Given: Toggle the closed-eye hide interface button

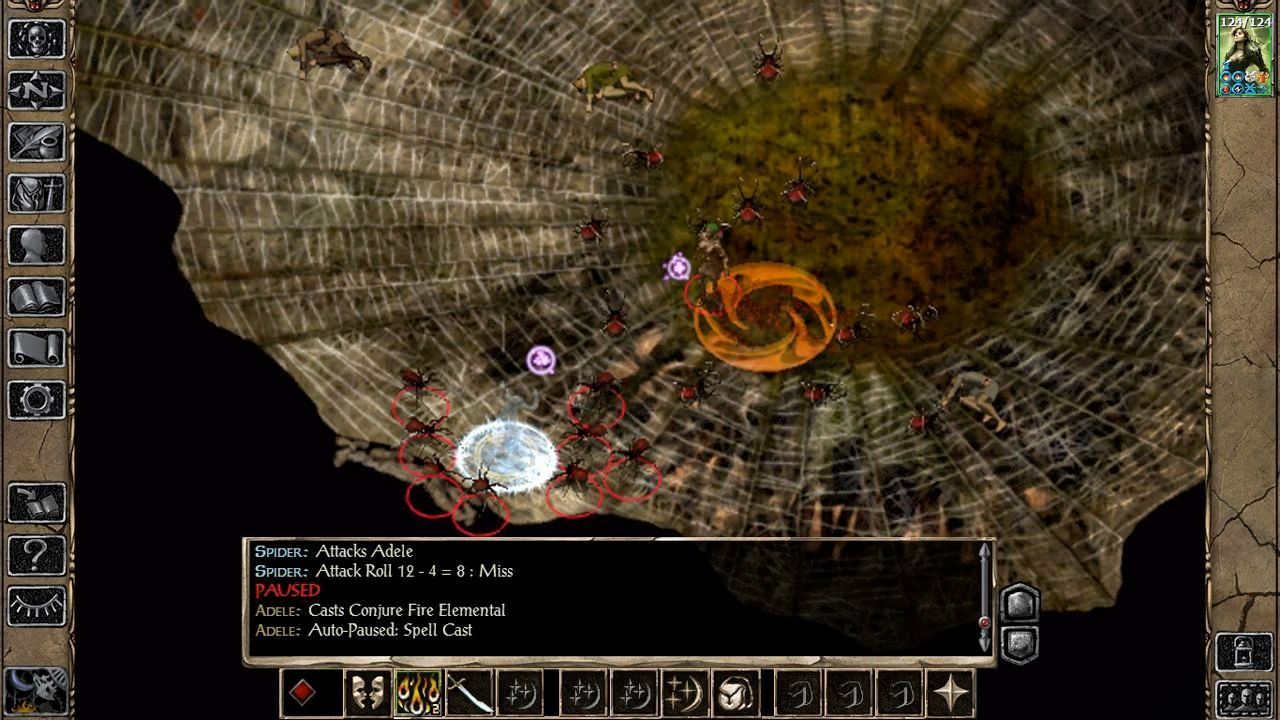Looking at the screenshot, I should click(37, 606).
